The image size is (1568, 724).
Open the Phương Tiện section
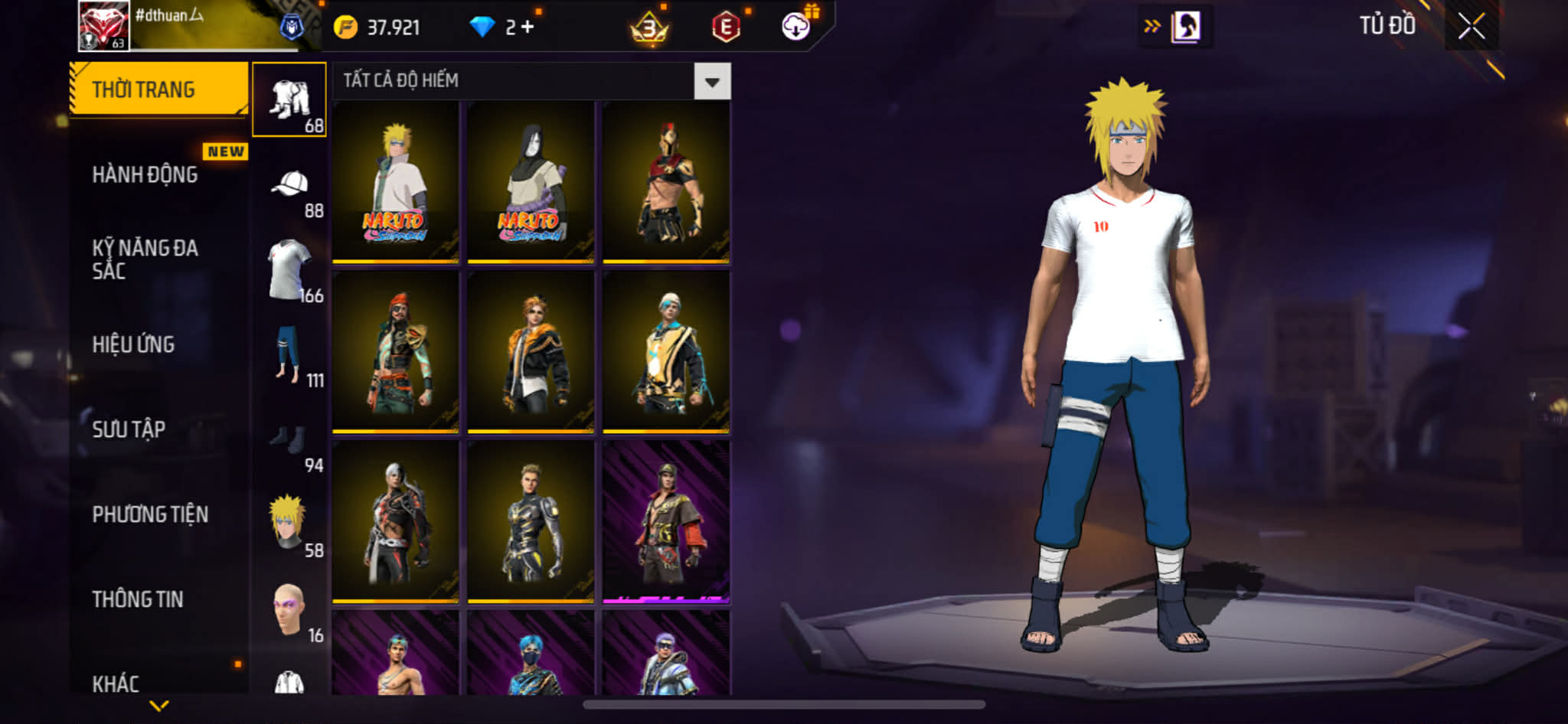(150, 514)
